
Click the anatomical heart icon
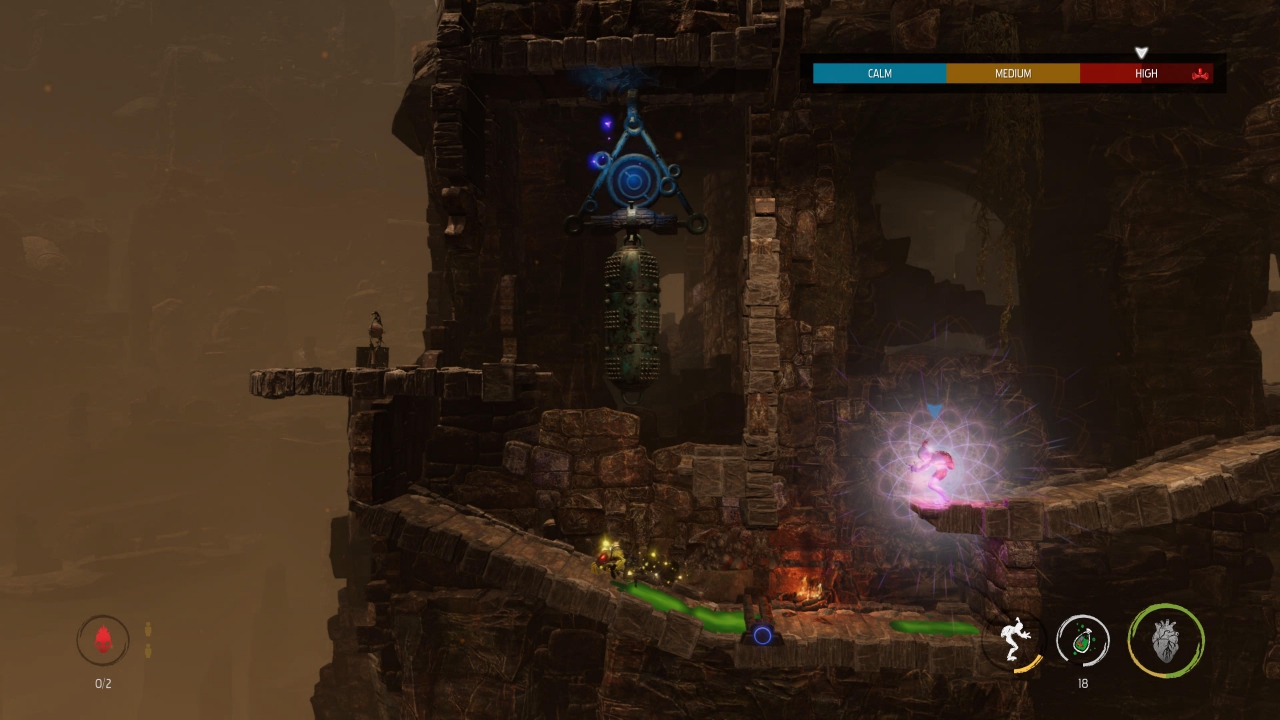1166,640
